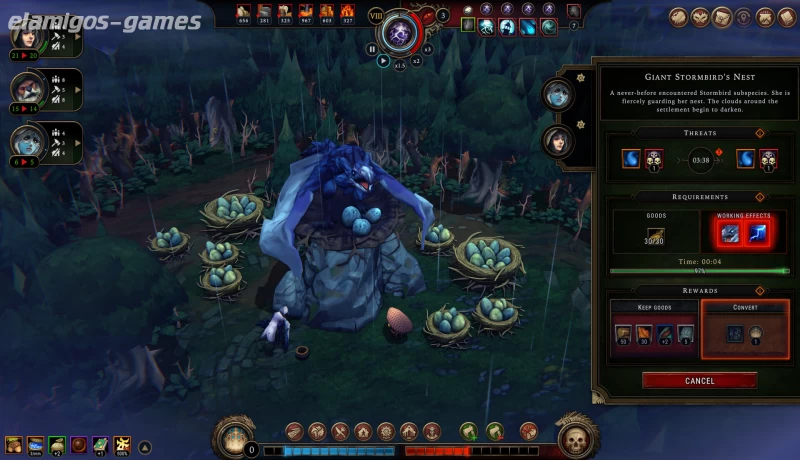The width and height of the screenshot is (800, 460).
Task: Open the glowing hearth button on bottom bar
Action: pos(236,437)
